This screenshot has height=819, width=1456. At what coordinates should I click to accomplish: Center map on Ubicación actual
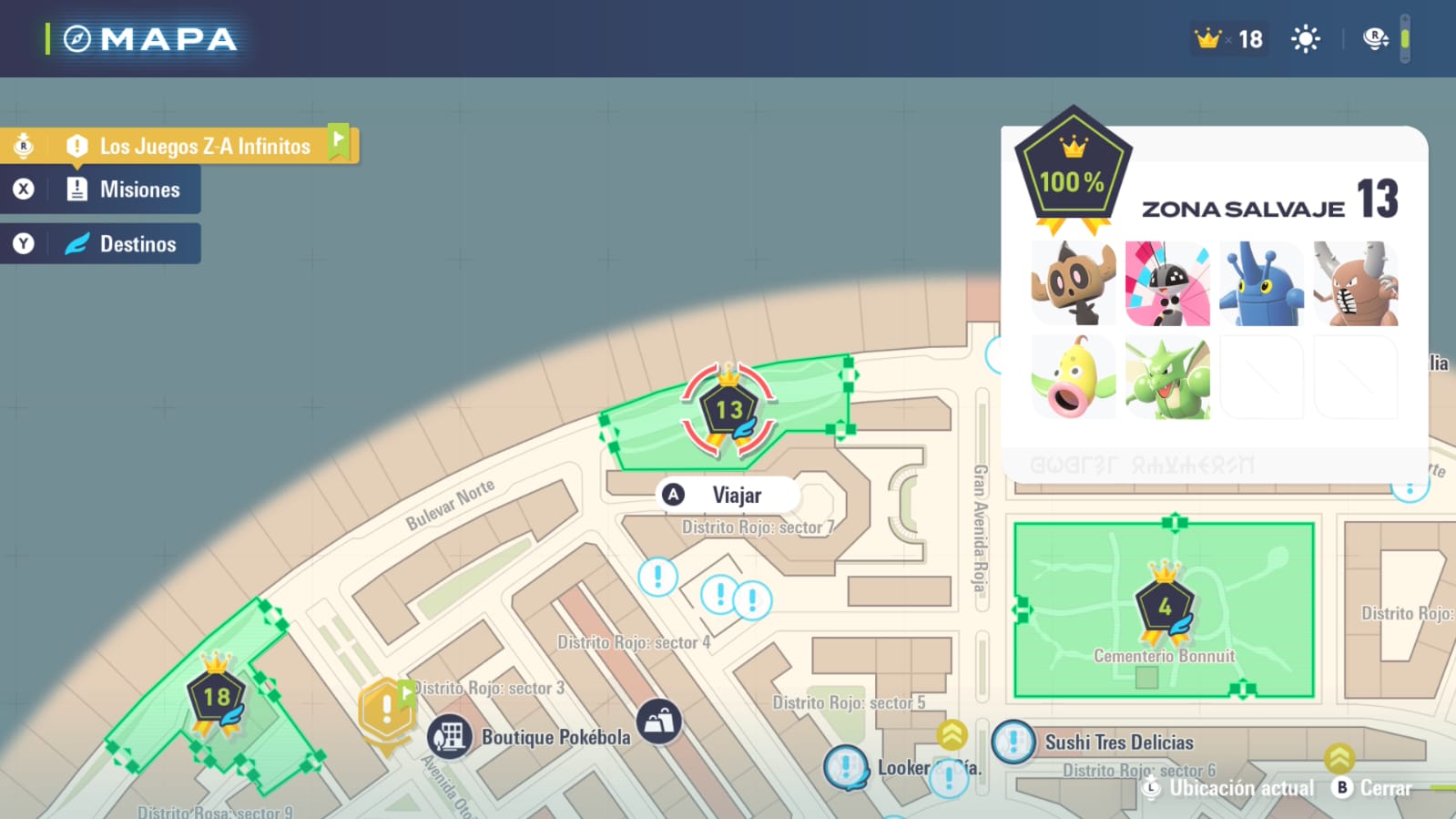pos(1230,788)
